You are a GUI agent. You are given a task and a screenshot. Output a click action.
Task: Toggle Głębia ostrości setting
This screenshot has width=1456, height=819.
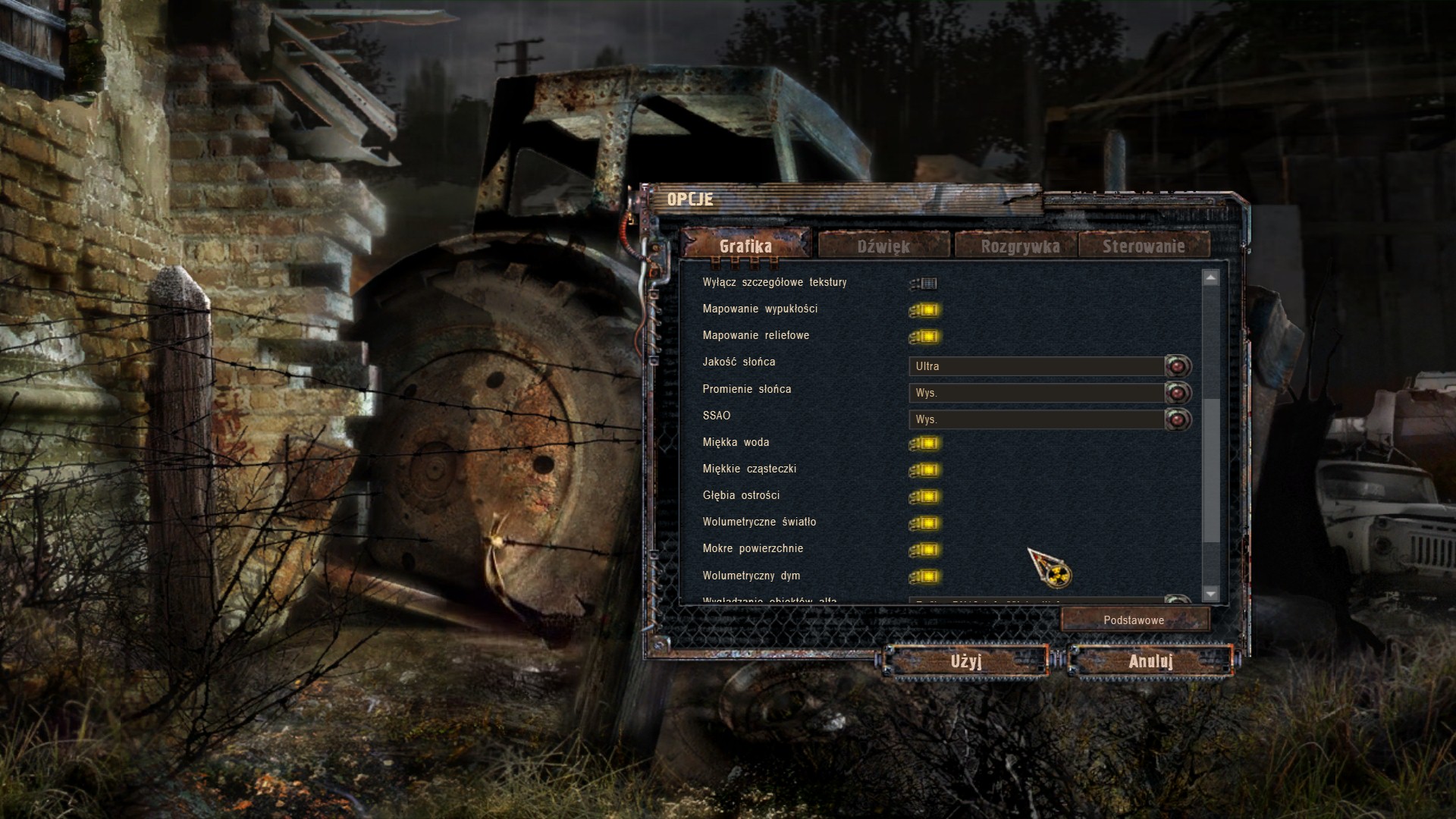(926, 497)
